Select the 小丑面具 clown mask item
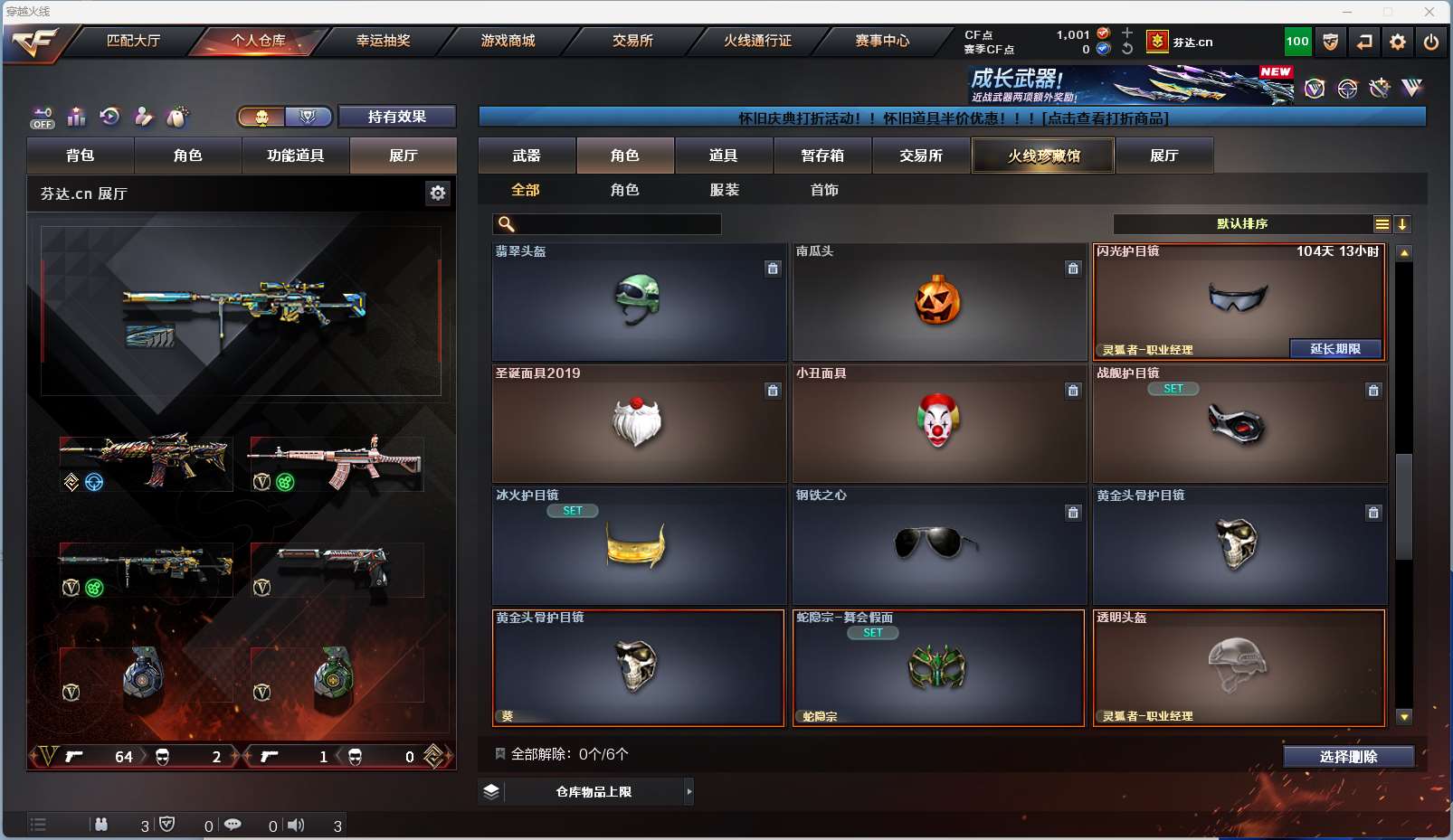Viewport: 1453px width, 840px height. pos(939,423)
